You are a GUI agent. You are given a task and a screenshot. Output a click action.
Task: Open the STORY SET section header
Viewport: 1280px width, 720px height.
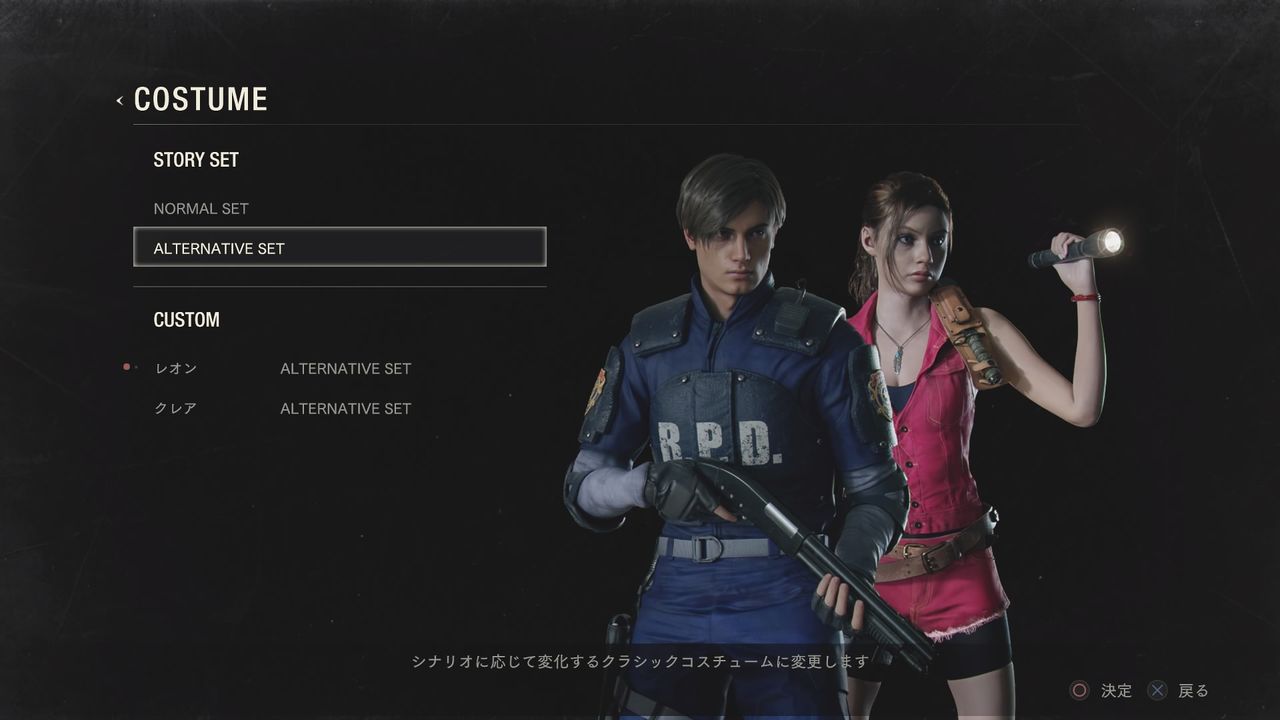[x=196, y=159]
